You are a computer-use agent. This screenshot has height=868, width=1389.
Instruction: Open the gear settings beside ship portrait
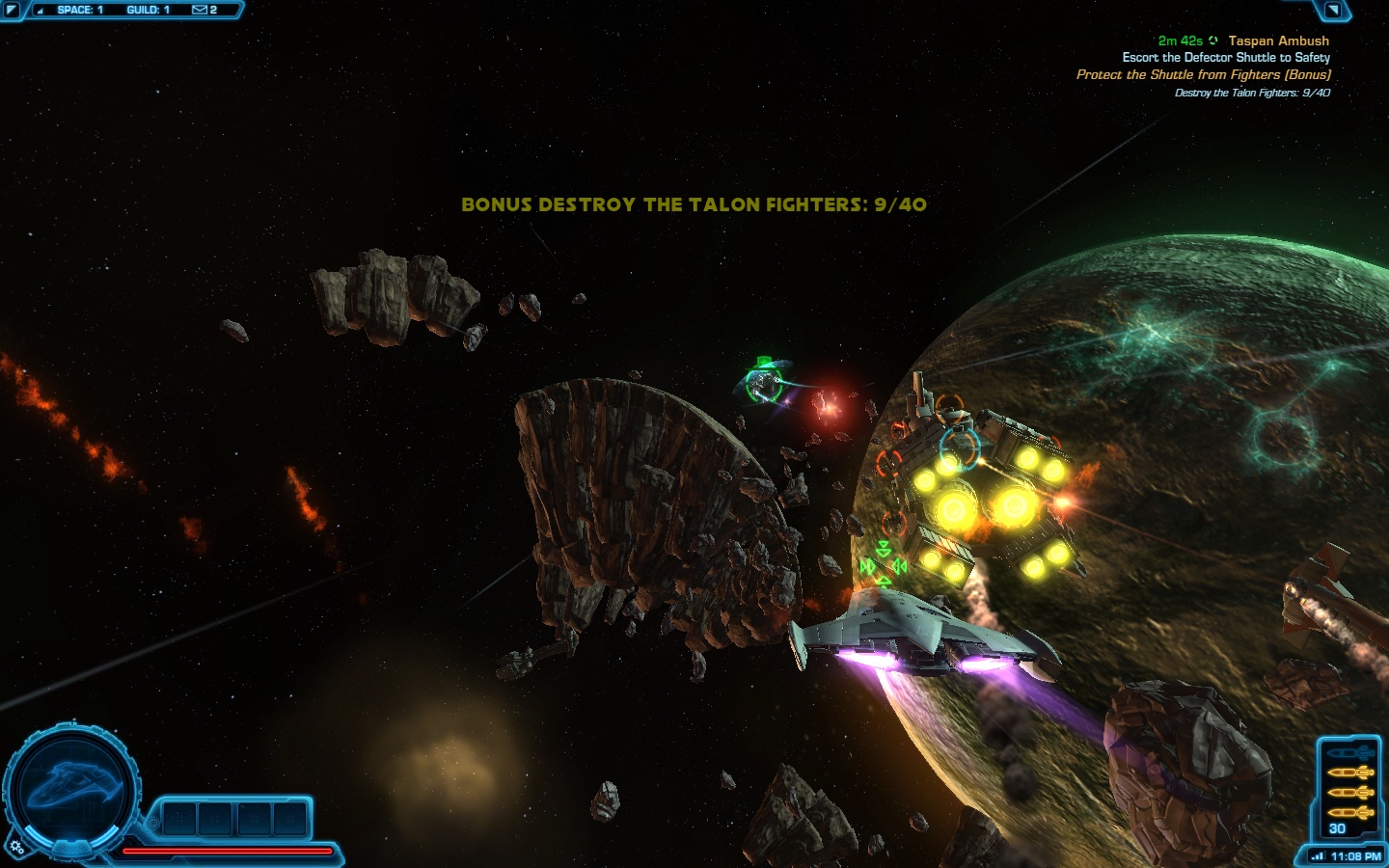click(16, 848)
